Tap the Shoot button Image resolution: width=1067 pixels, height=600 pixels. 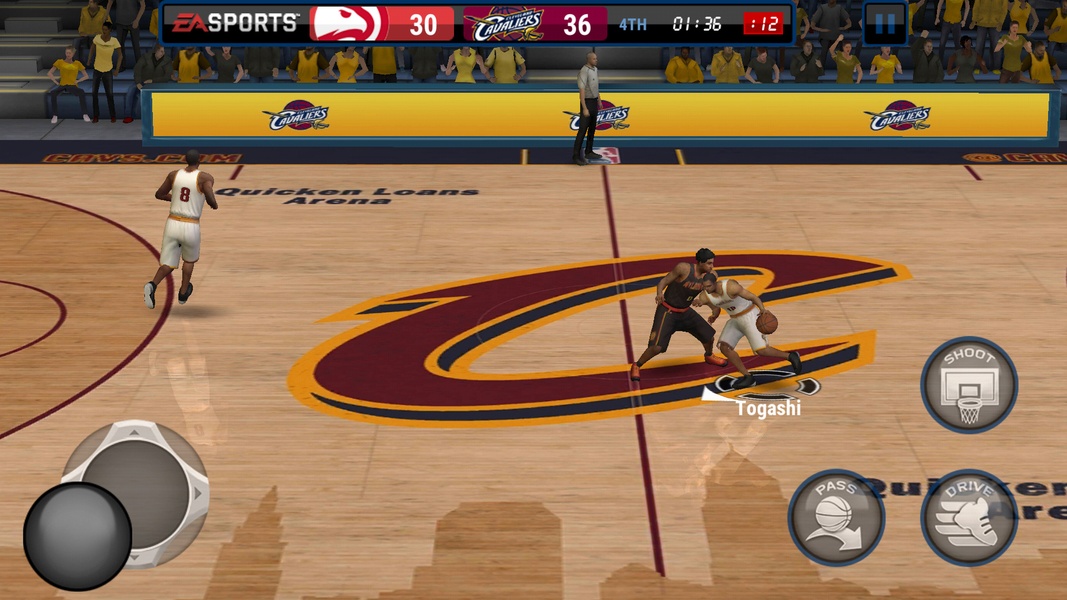pos(968,385)
